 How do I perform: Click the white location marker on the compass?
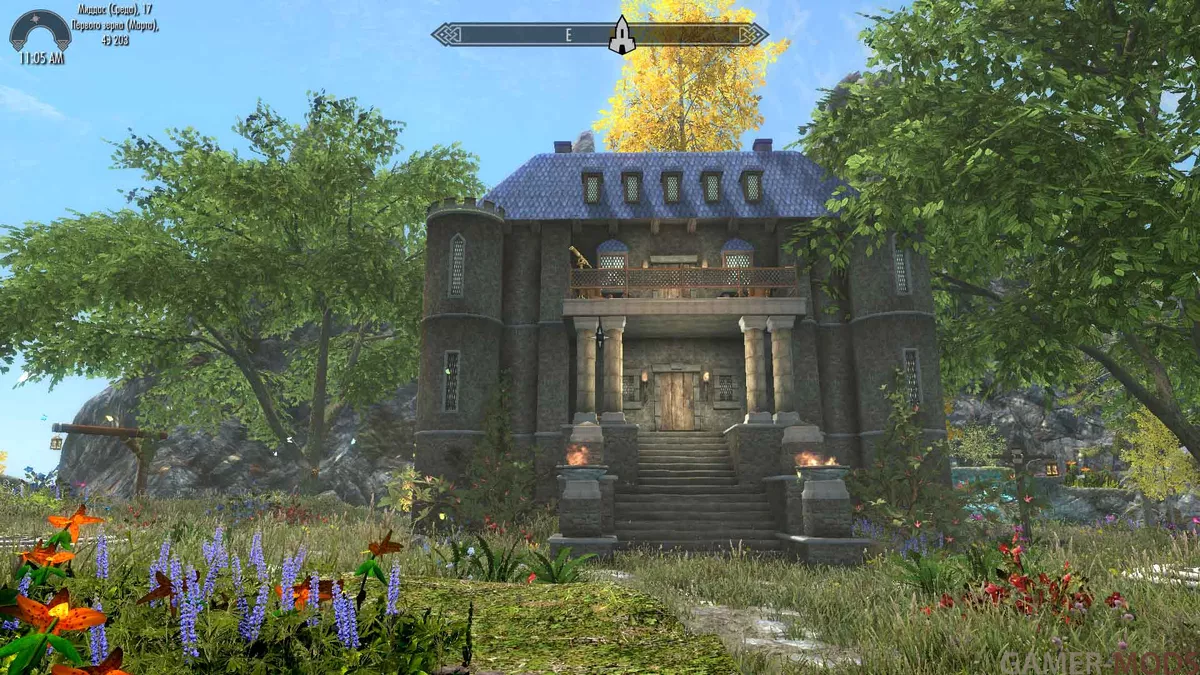pos(622,36)
